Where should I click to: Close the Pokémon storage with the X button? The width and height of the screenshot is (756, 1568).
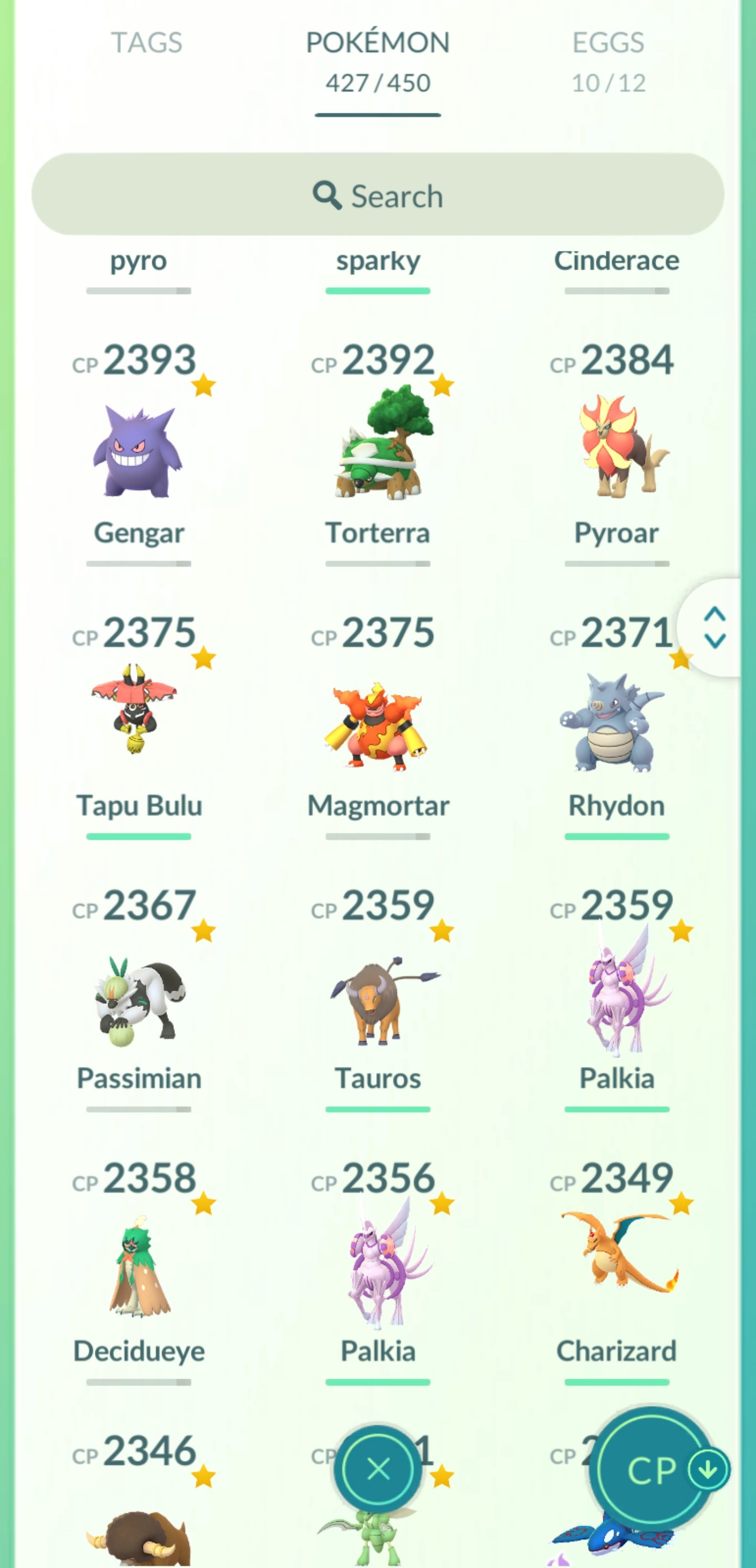[x=379, y=1469]
